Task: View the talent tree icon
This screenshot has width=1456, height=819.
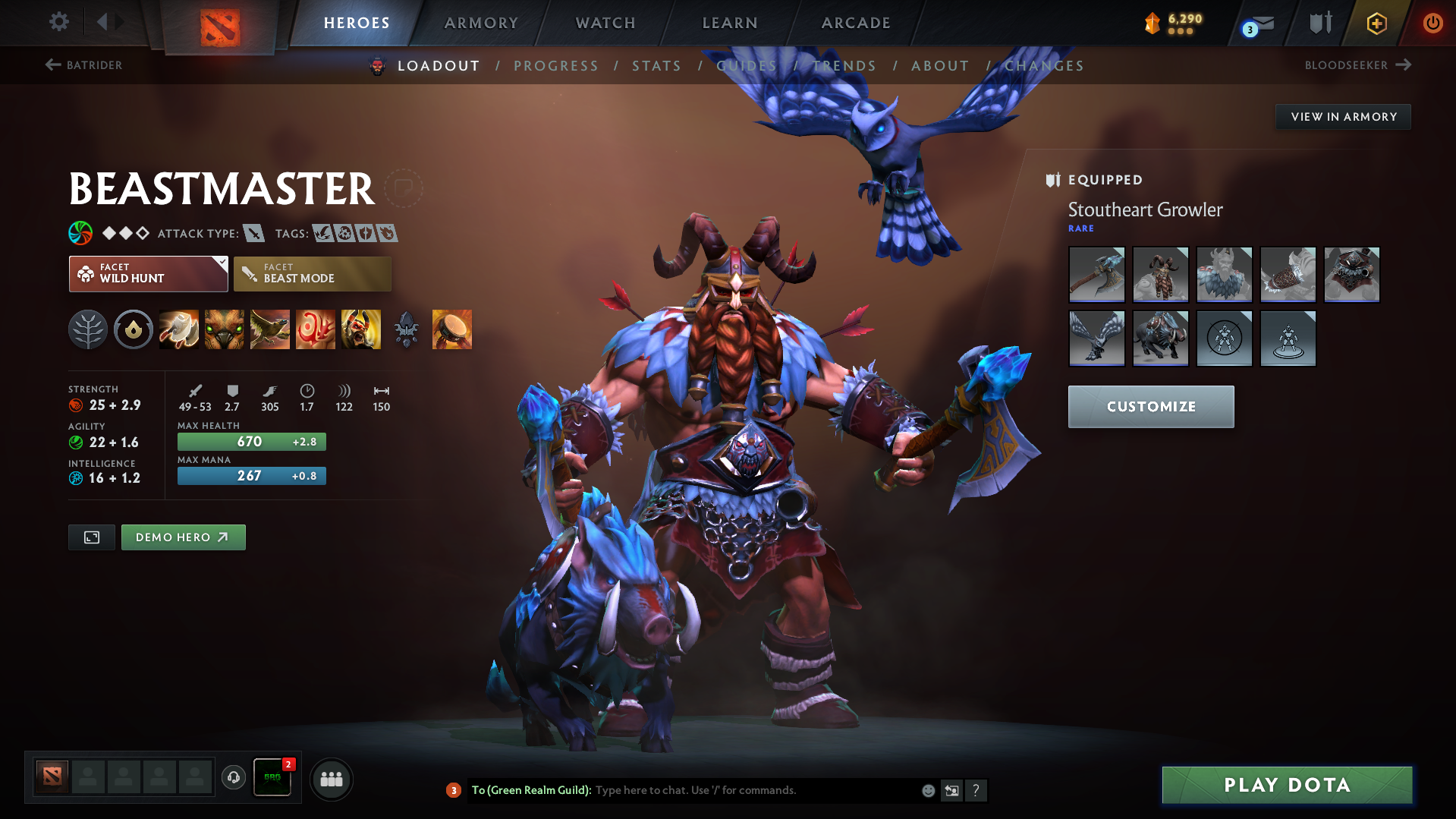Action: 87,329
